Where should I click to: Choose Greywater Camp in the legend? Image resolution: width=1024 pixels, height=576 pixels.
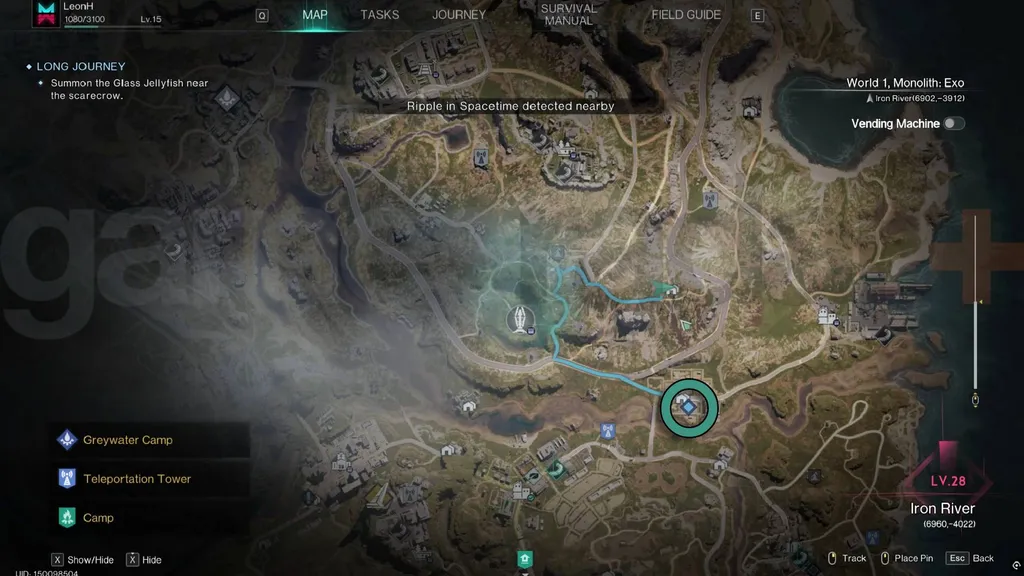coord(127,440)
